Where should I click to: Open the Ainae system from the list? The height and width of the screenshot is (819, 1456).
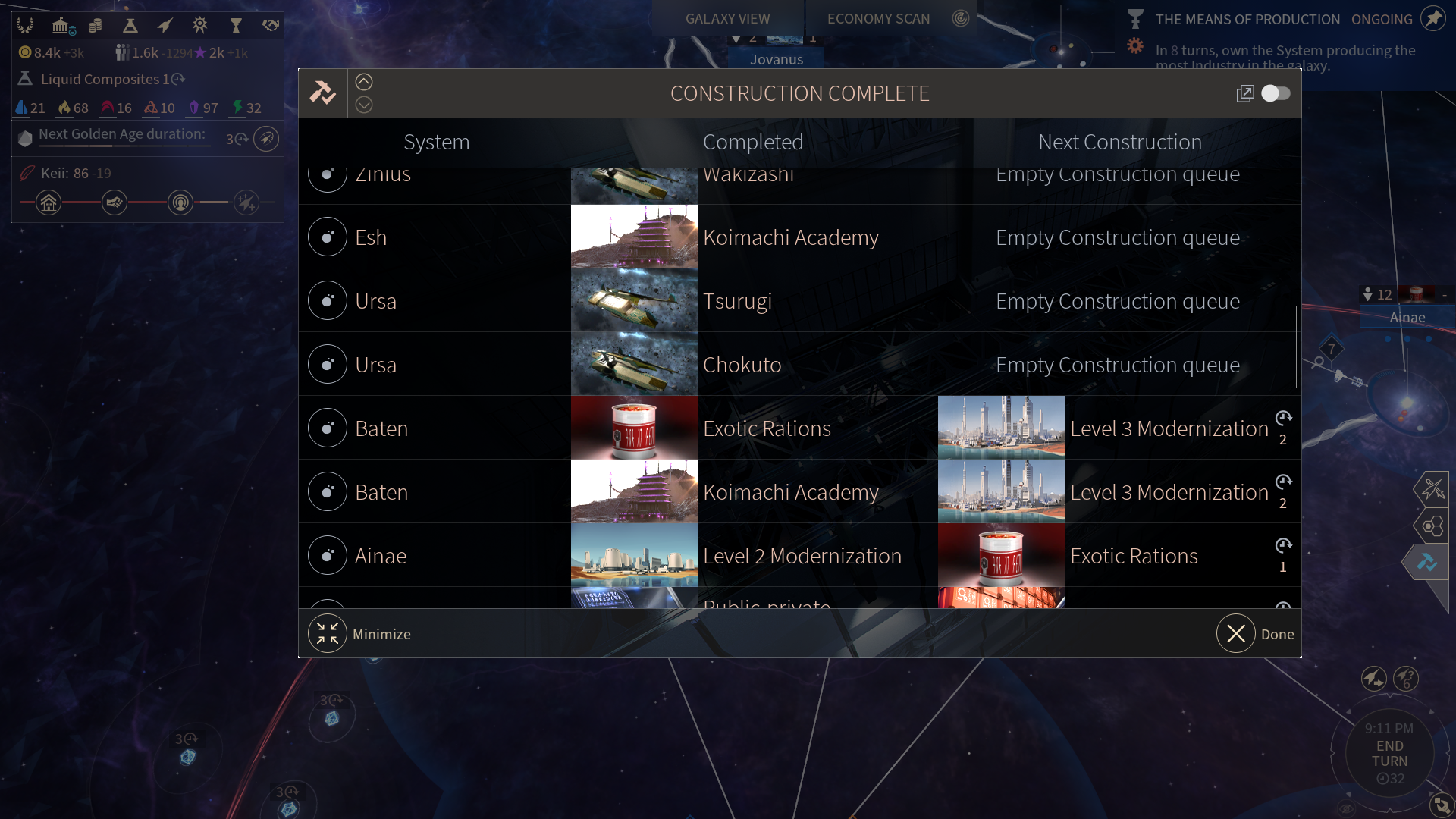pos(381,556)
